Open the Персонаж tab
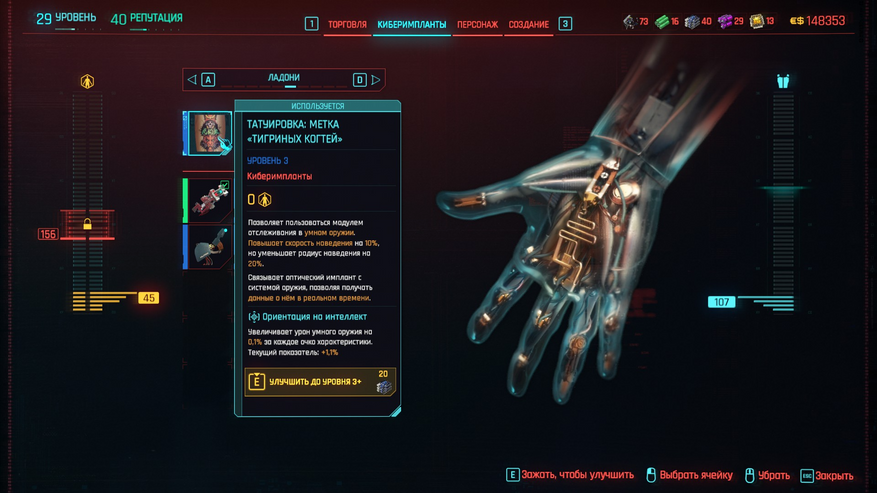877x493 pixels. tap(478, 24)
